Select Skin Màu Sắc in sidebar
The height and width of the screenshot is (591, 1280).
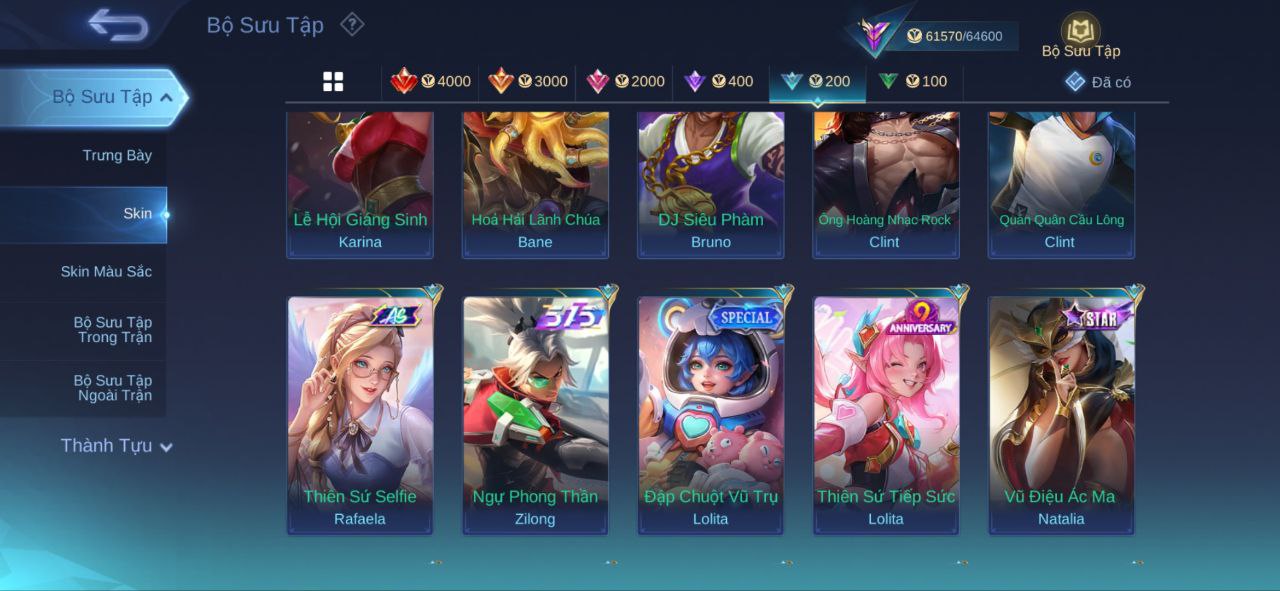coord(106,271)
